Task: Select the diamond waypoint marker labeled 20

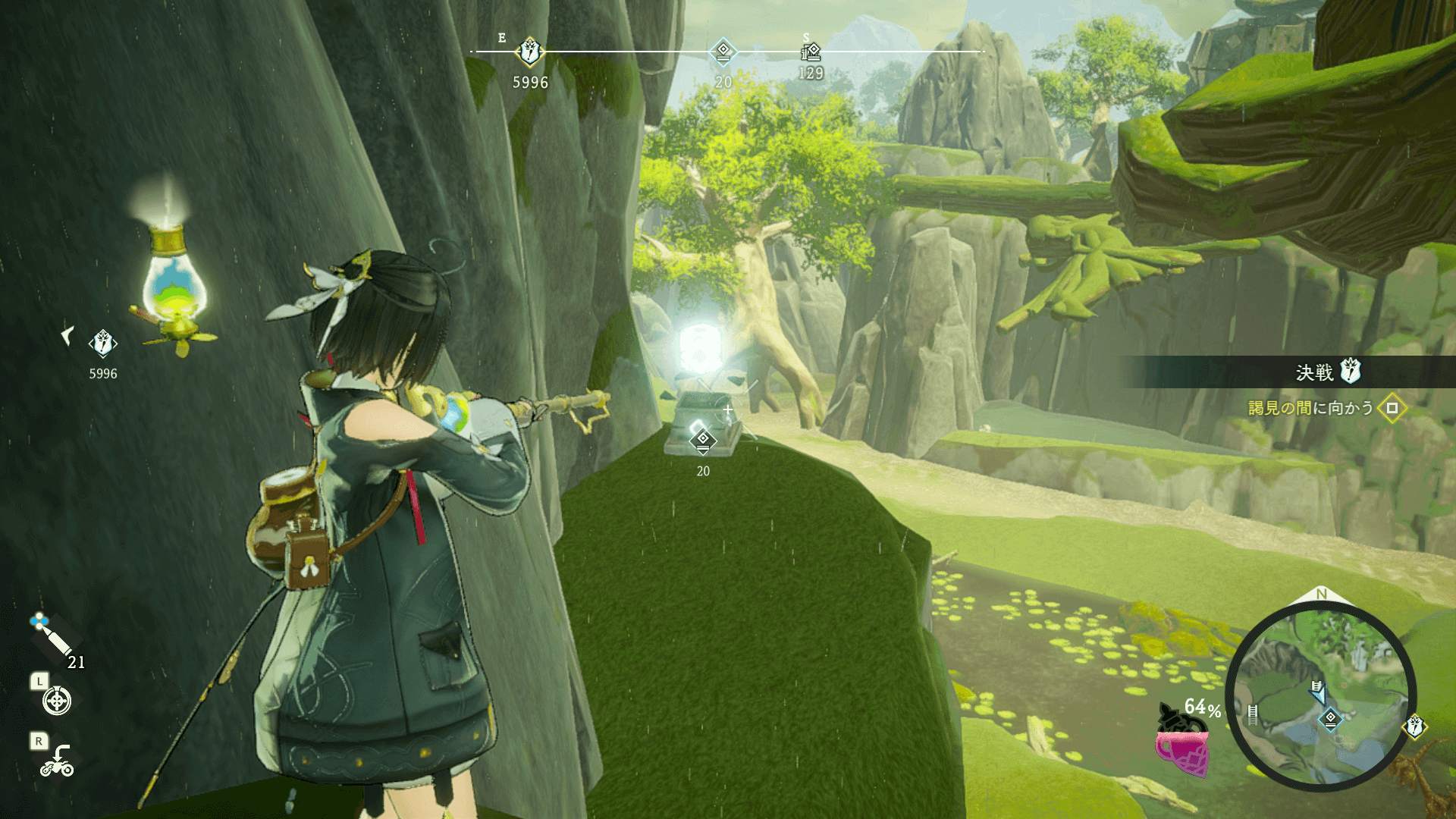Action: click(x=703, y=440)
